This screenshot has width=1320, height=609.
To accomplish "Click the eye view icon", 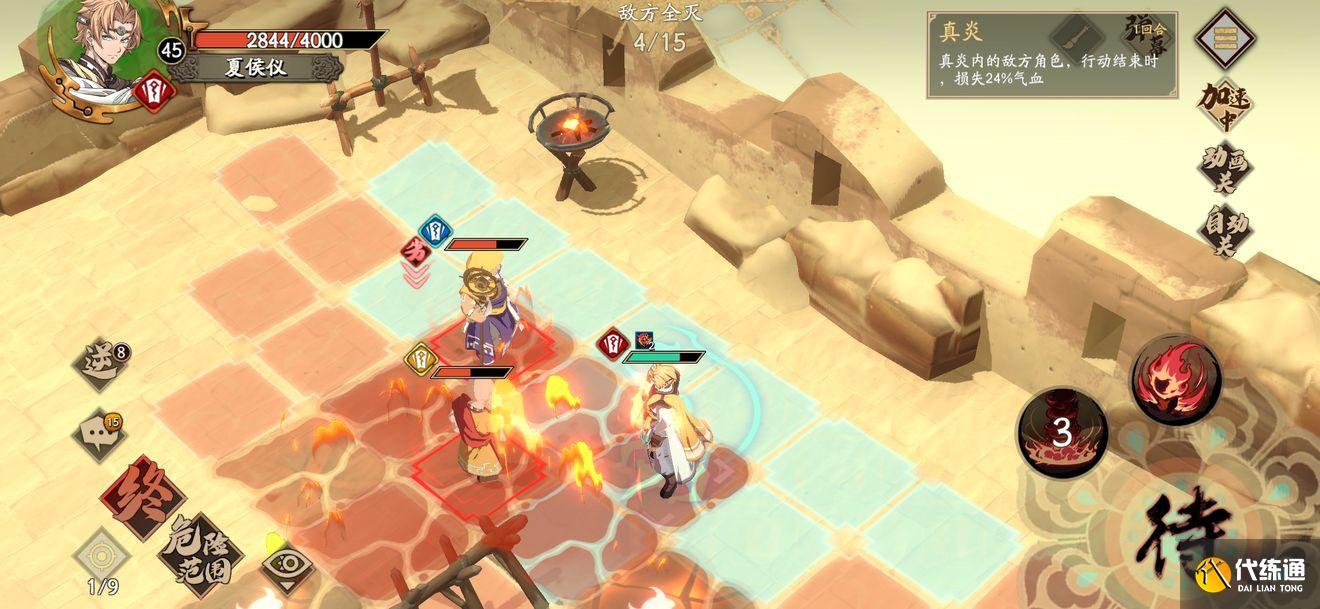I will point(284,568).
